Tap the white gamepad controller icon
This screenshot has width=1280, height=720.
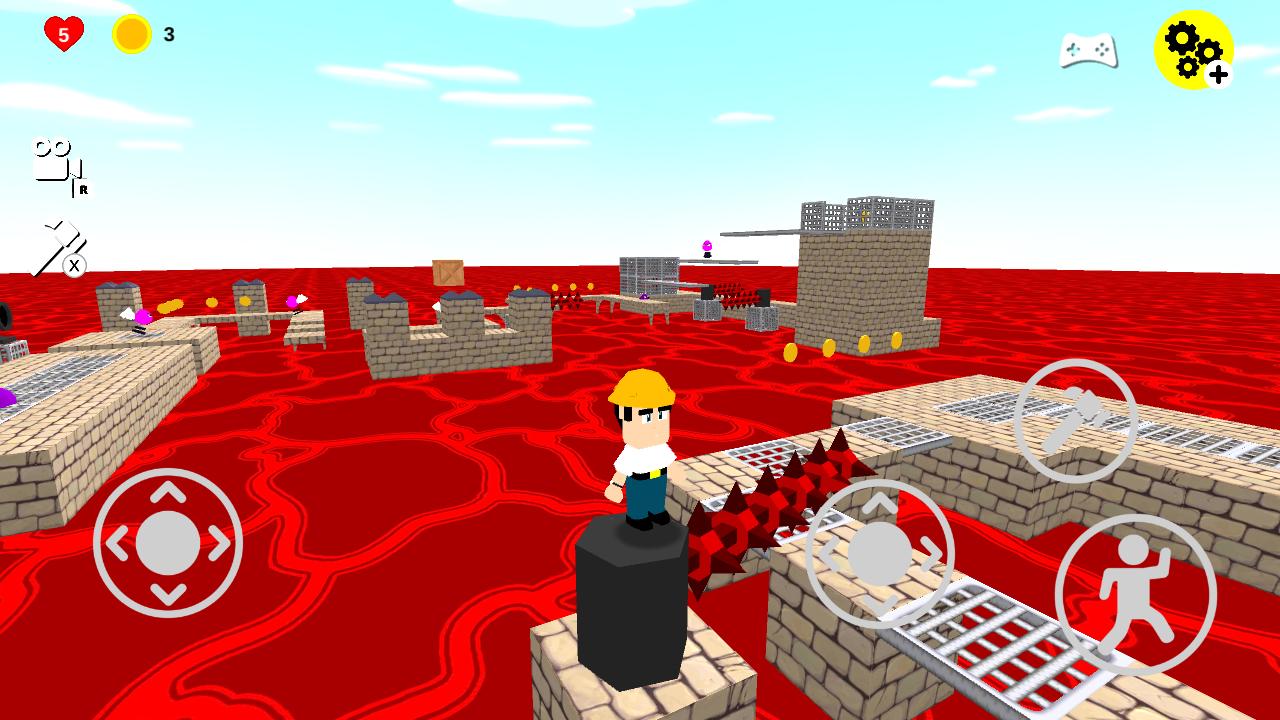(x=1089, y=48)
